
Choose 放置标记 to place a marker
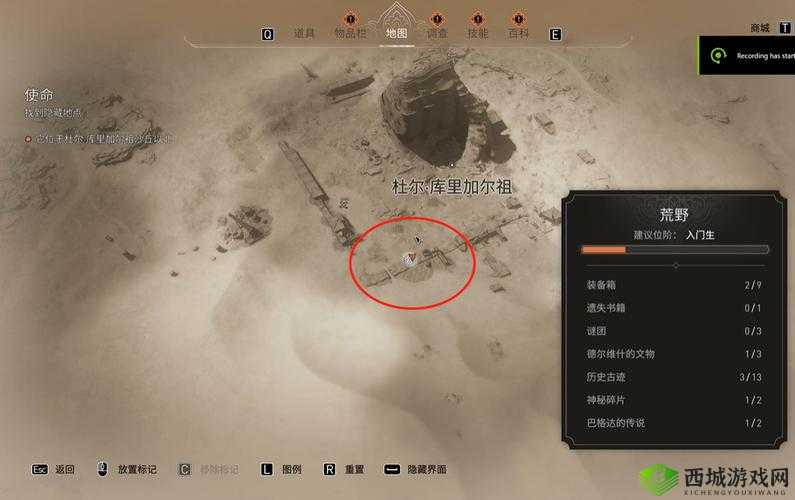[135, 469]
